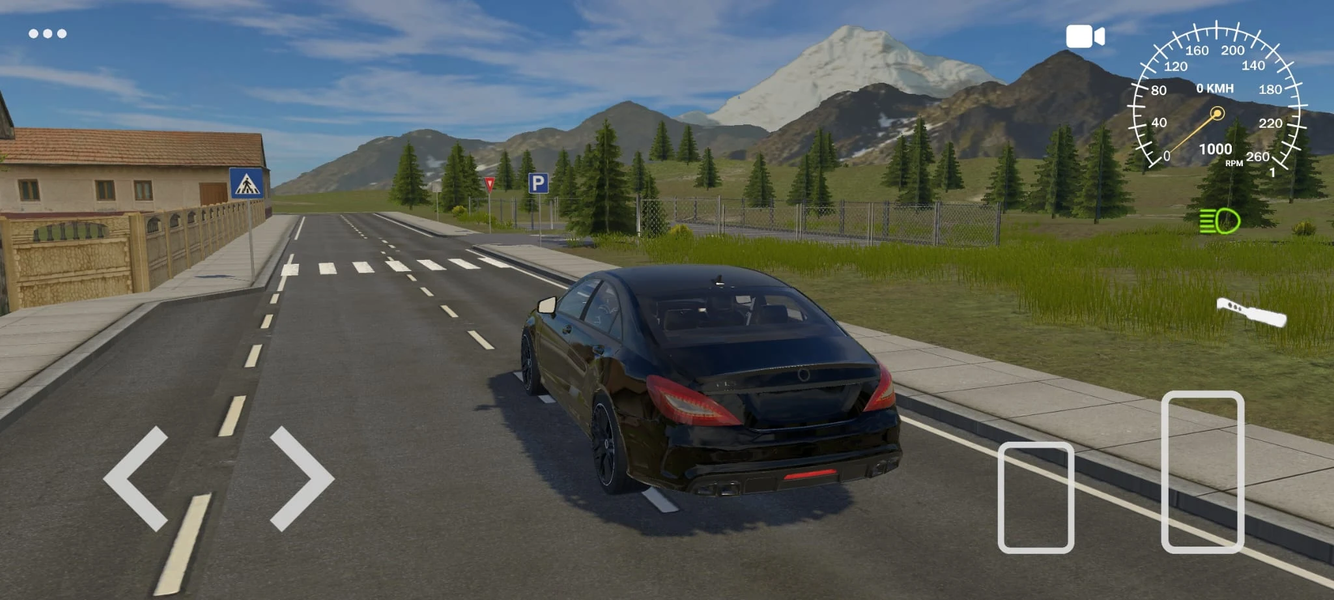This screenshot has height=600, width=1334.
Task: Use the white turn signal lever icon
Action: tap(1251, 312)
